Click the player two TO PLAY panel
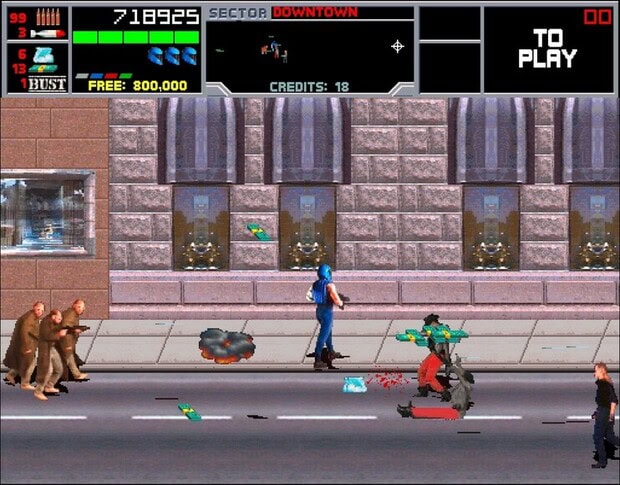 pos(548,48)
